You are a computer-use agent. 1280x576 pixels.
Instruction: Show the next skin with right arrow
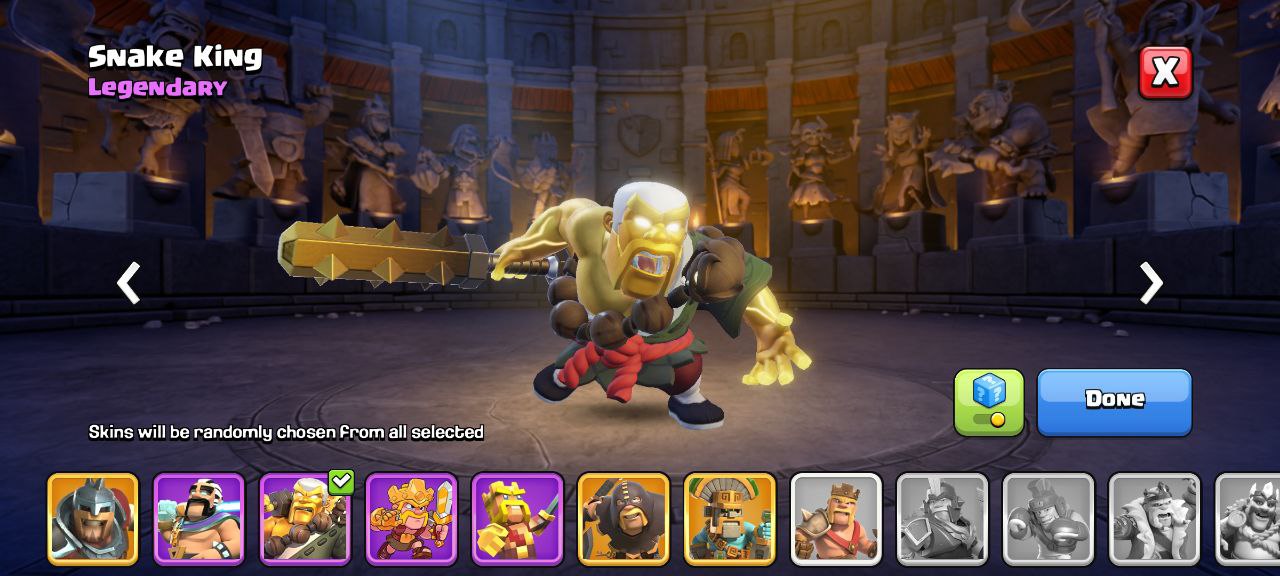(1151, 284)
